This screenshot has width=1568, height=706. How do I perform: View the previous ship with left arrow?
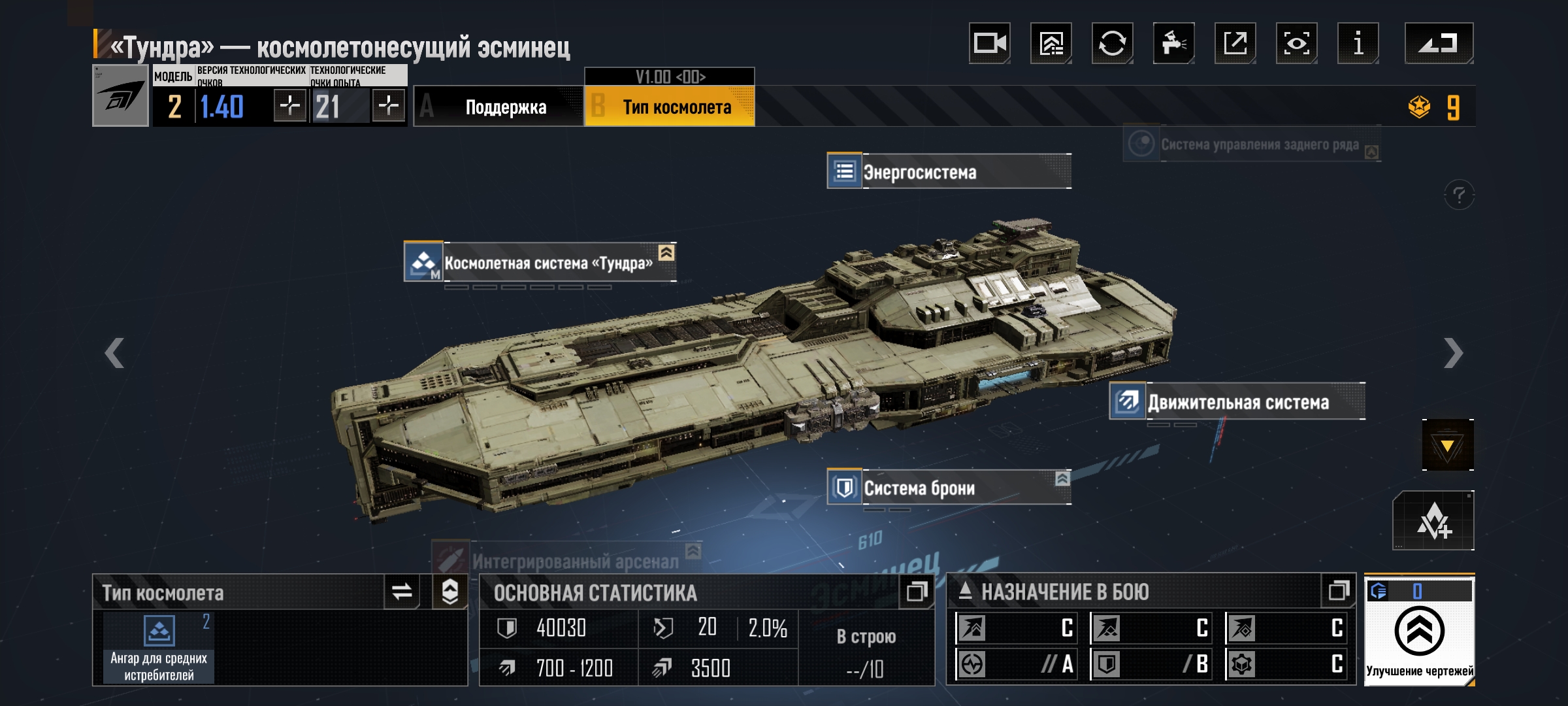coord(114,354)
